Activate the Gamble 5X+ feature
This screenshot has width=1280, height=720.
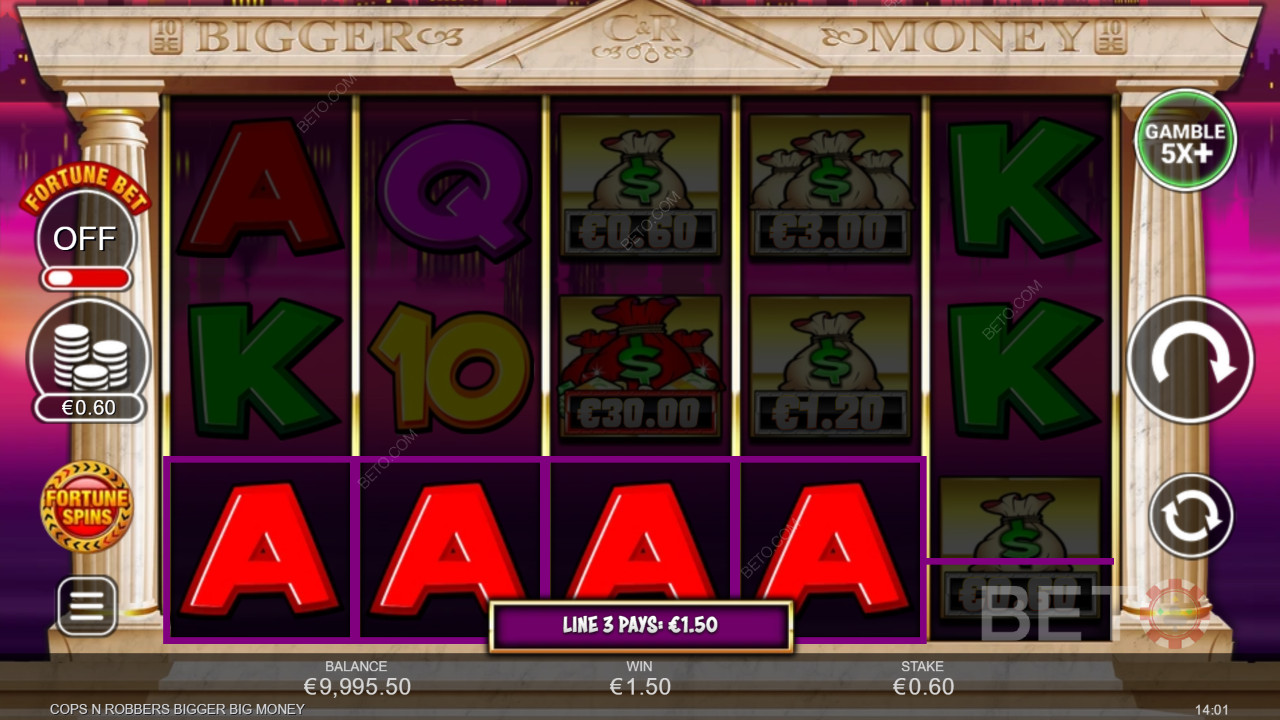click(1185, 141)
